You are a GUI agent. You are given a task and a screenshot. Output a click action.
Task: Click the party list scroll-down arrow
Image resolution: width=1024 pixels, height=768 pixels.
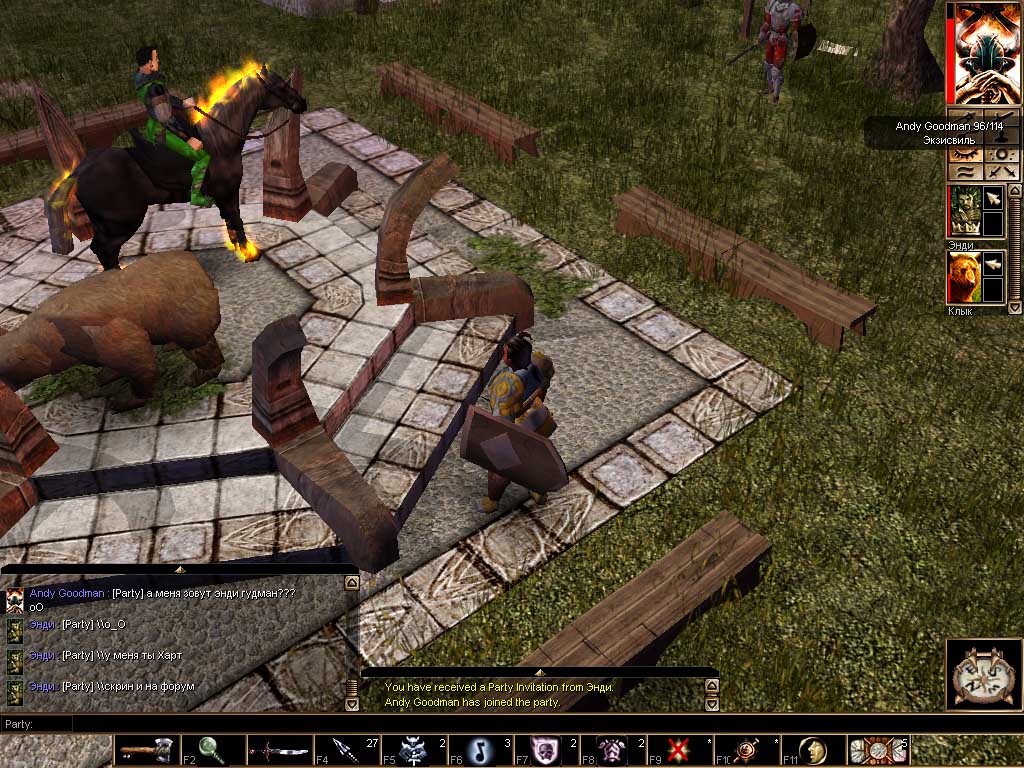pos(1015,308)
